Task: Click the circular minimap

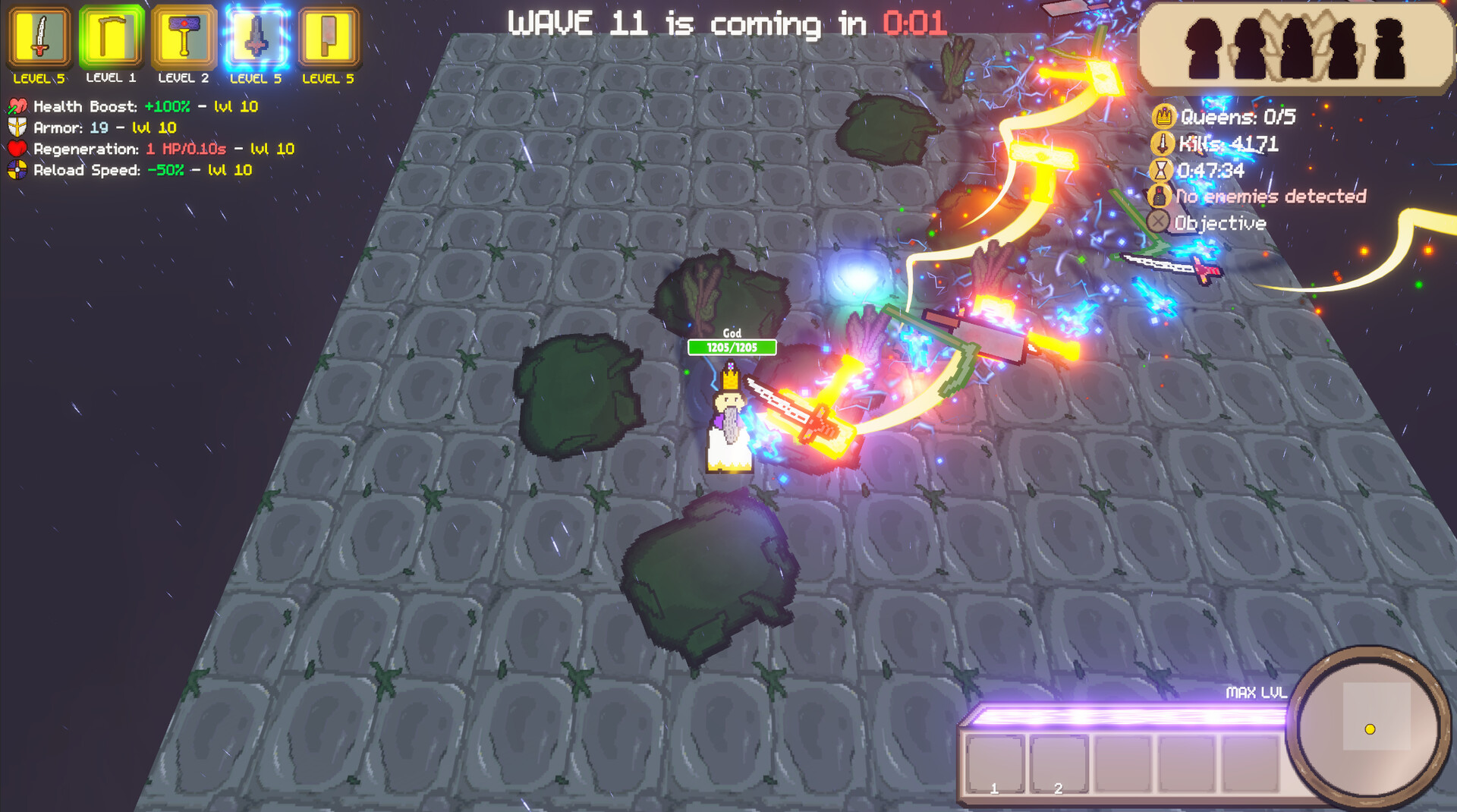Action: coord(1368,725)
